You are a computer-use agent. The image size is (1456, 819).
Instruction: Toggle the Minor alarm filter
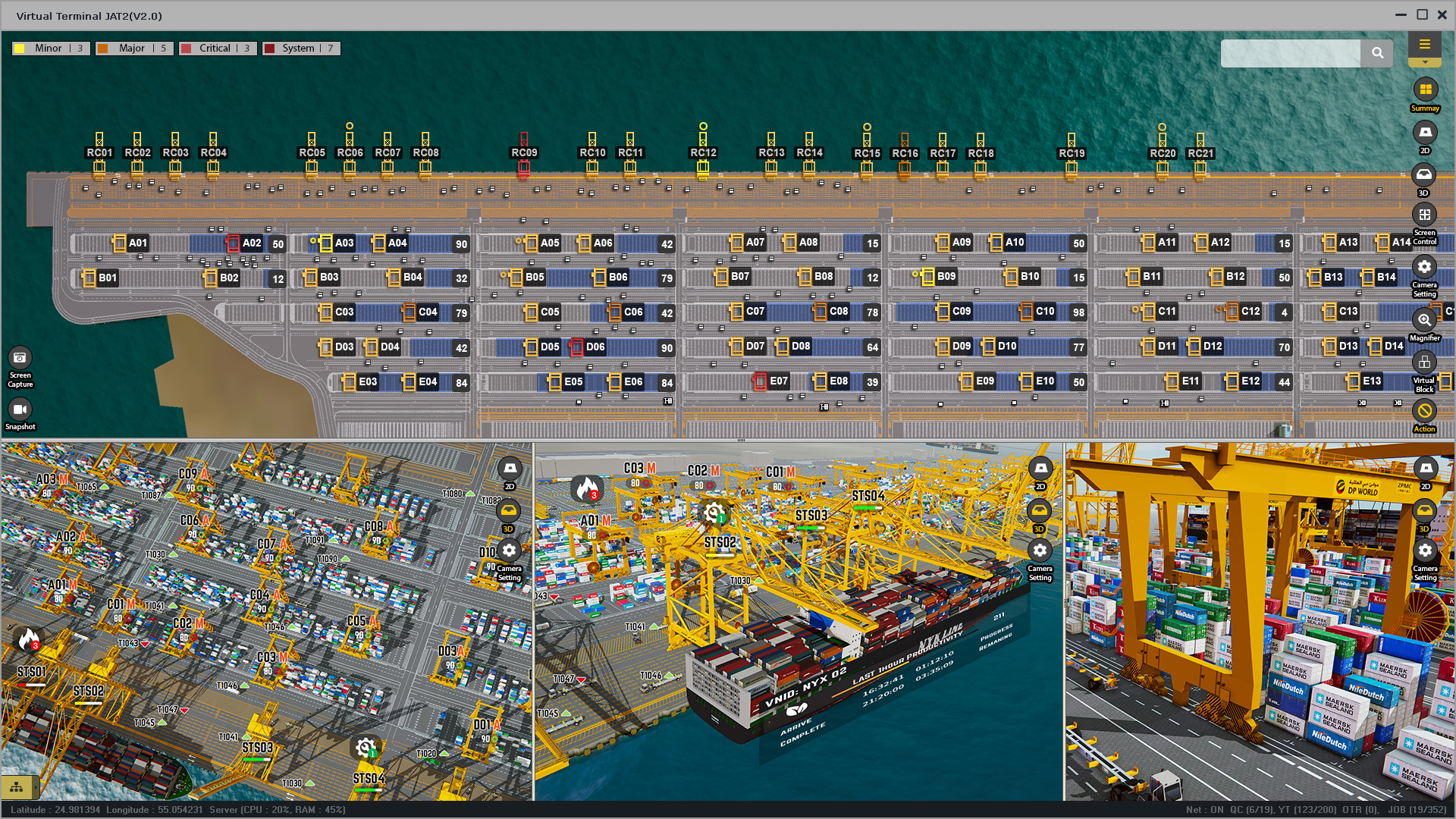pos(50,49)
